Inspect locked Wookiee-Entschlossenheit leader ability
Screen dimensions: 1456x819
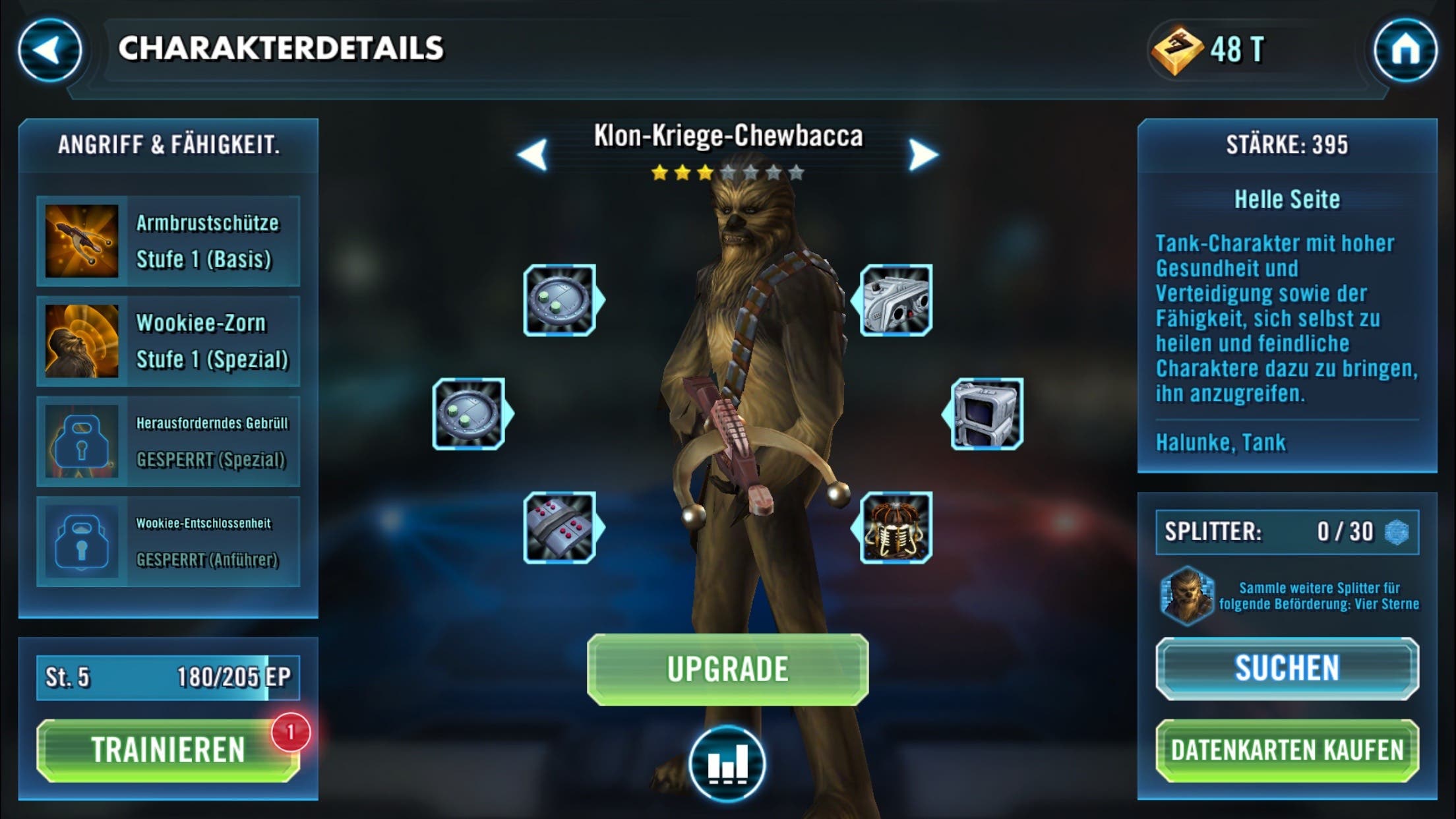(x=168, y=541)
